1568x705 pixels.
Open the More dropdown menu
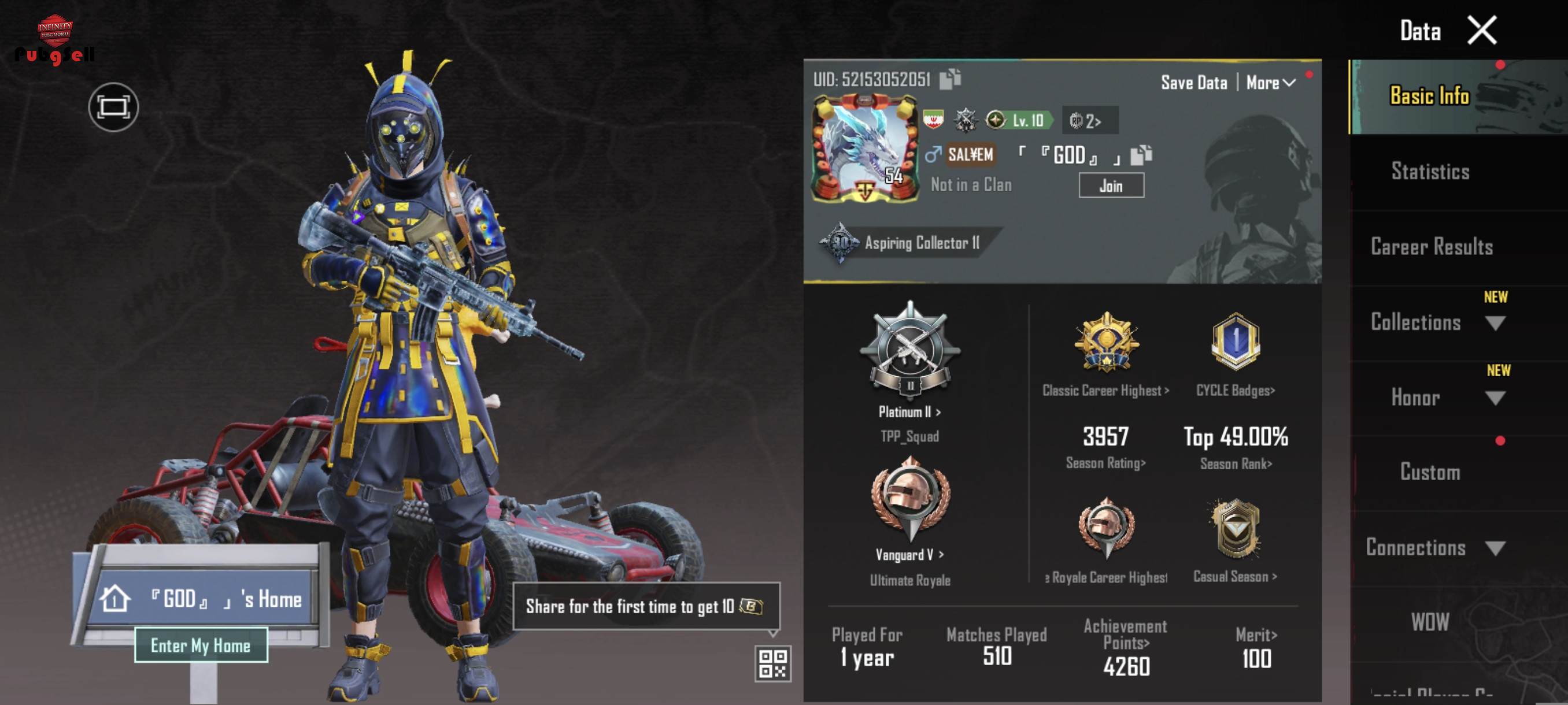click(x=1270, y=83)
